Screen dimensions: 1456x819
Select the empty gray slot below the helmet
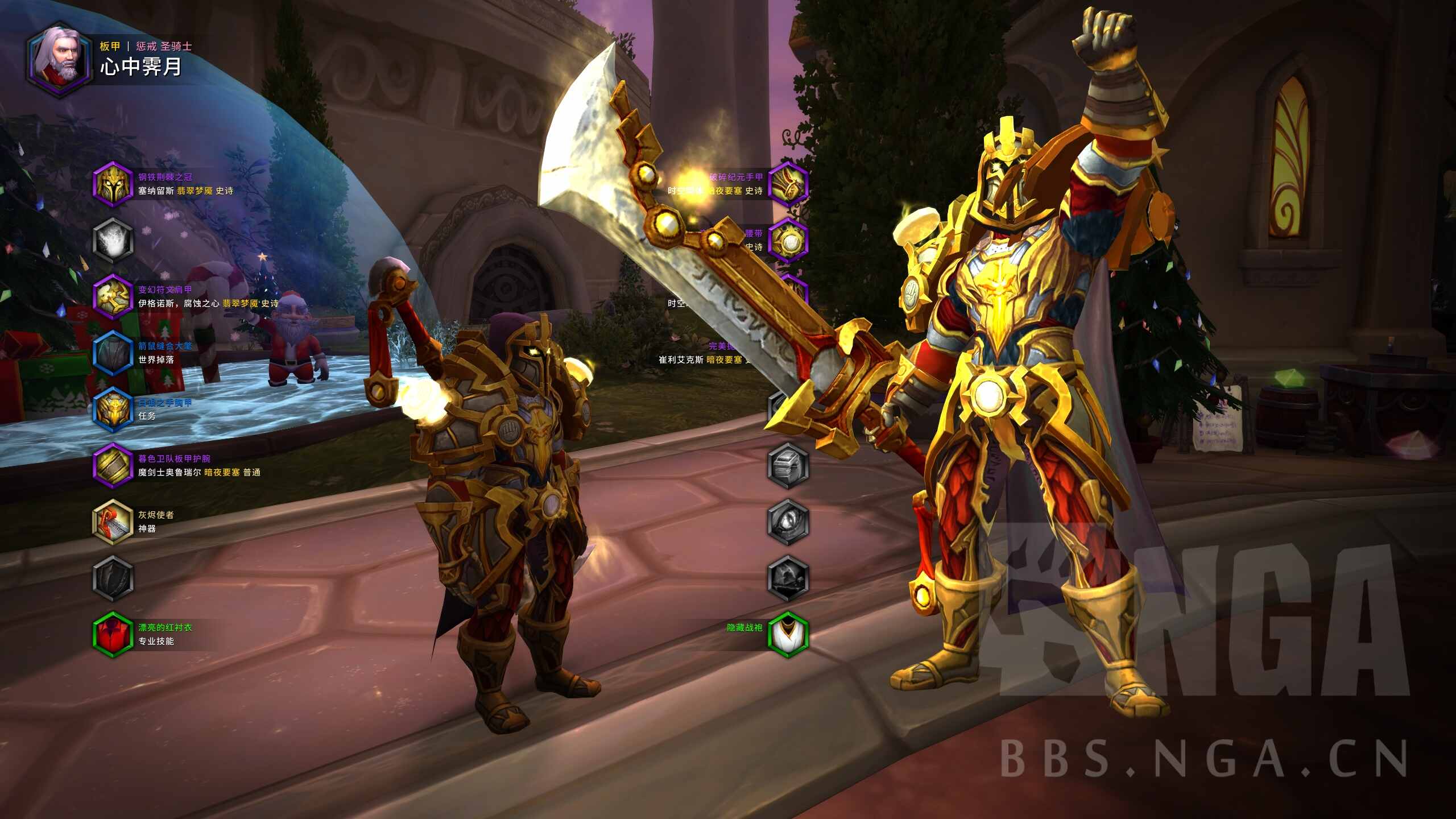click(113, 240)
